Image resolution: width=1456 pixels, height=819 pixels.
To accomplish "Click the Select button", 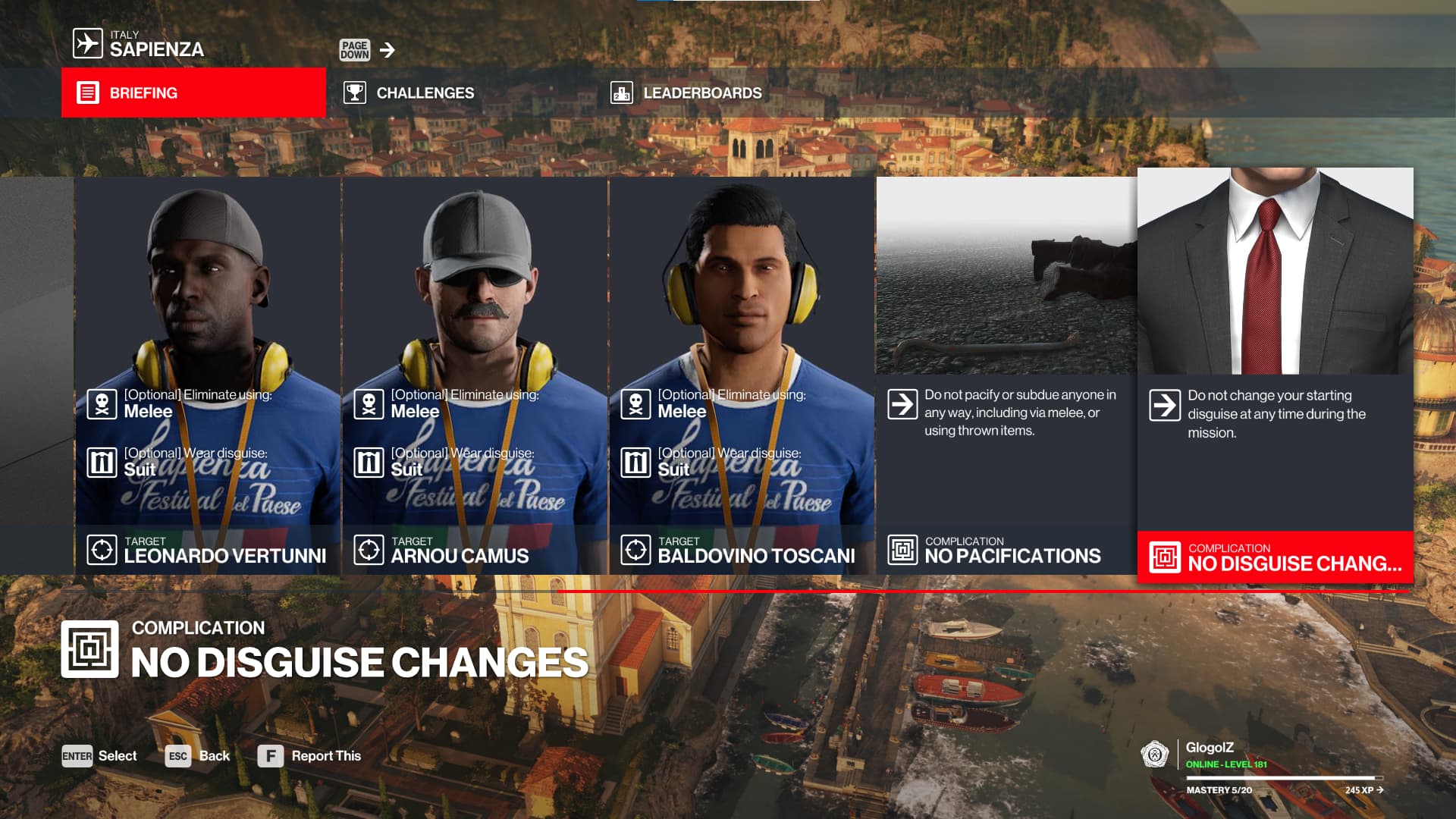I will click(x=99, y=756).
